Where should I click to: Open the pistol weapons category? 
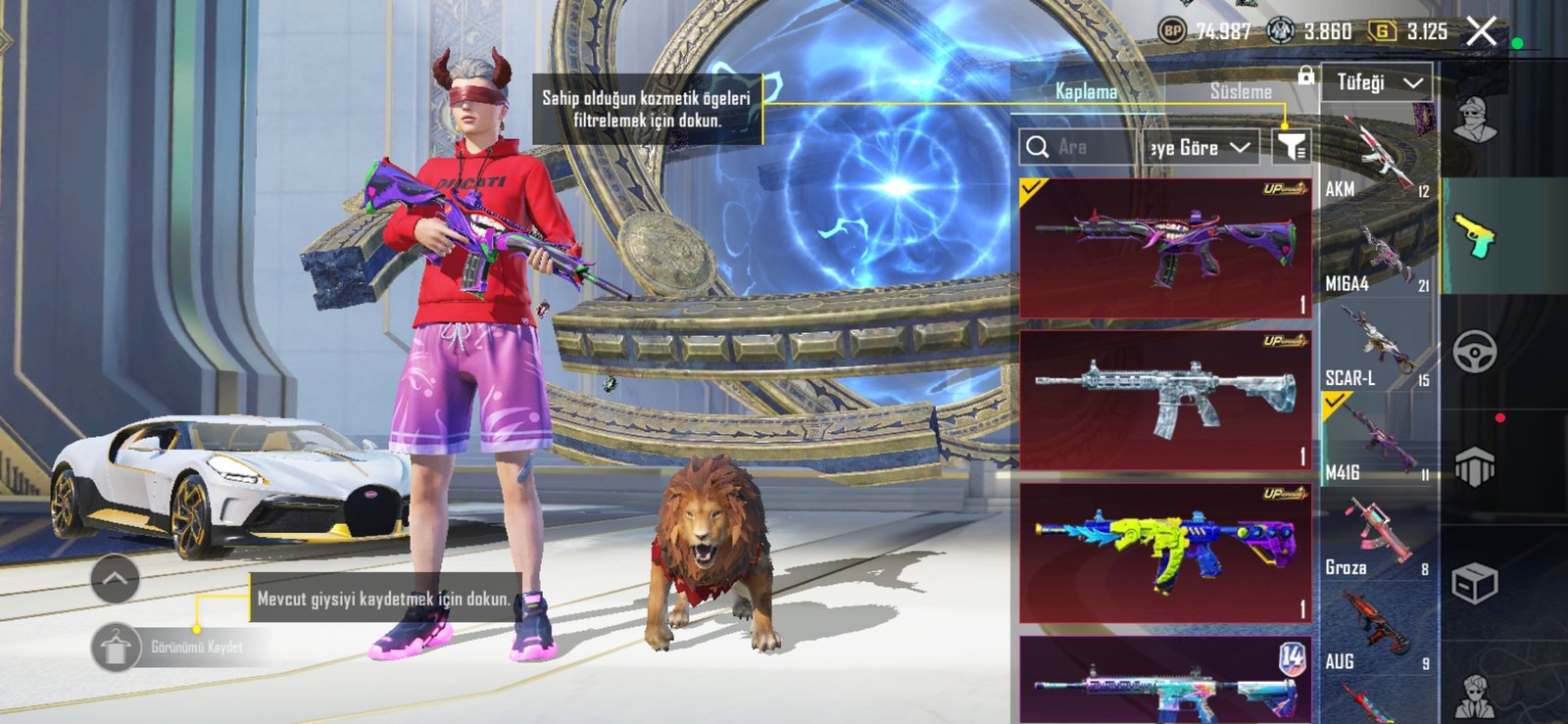click(1475, 236)
